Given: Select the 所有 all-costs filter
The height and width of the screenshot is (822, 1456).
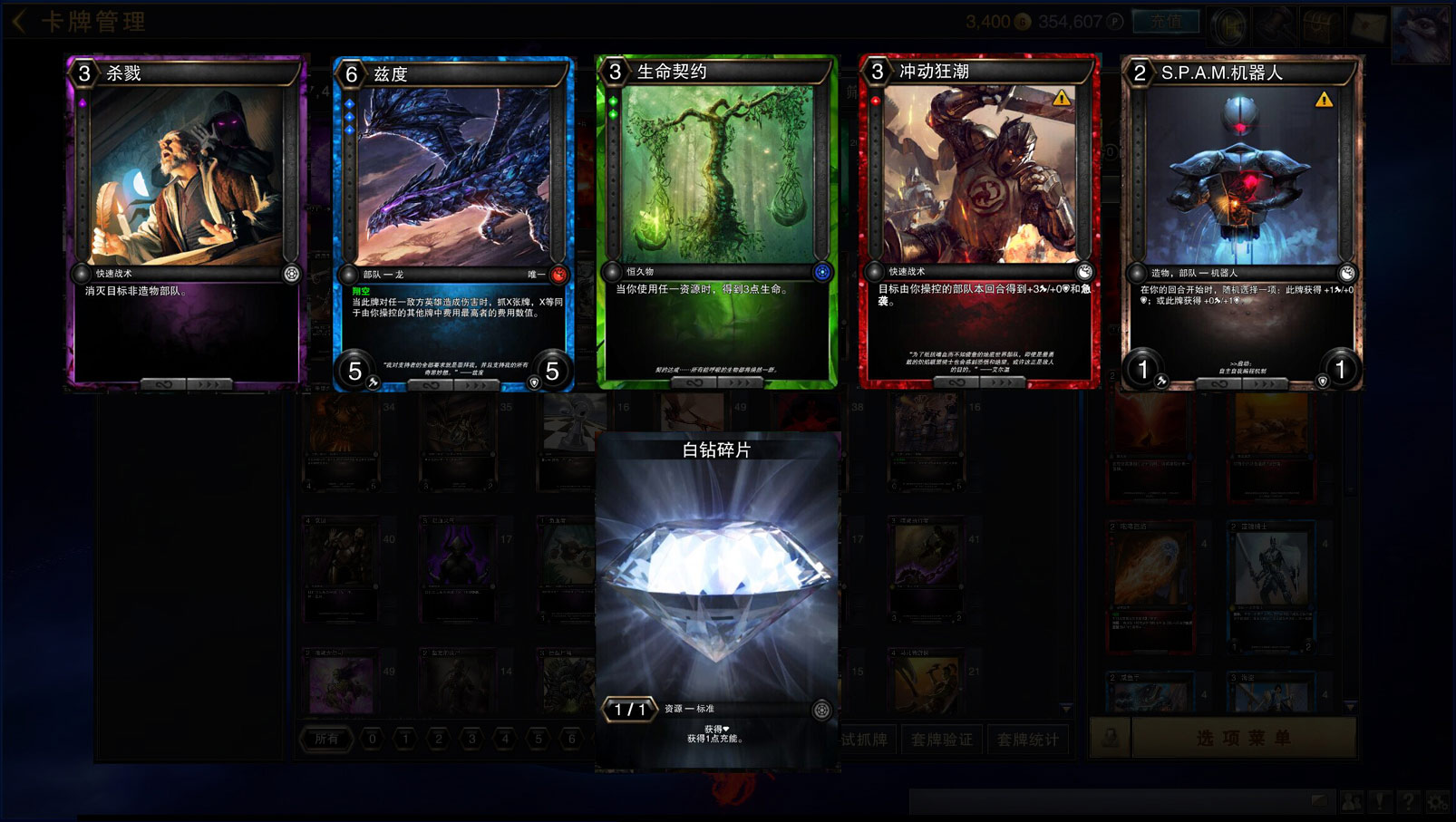Looking at the screenshot, I should click(x=326, y=739).
